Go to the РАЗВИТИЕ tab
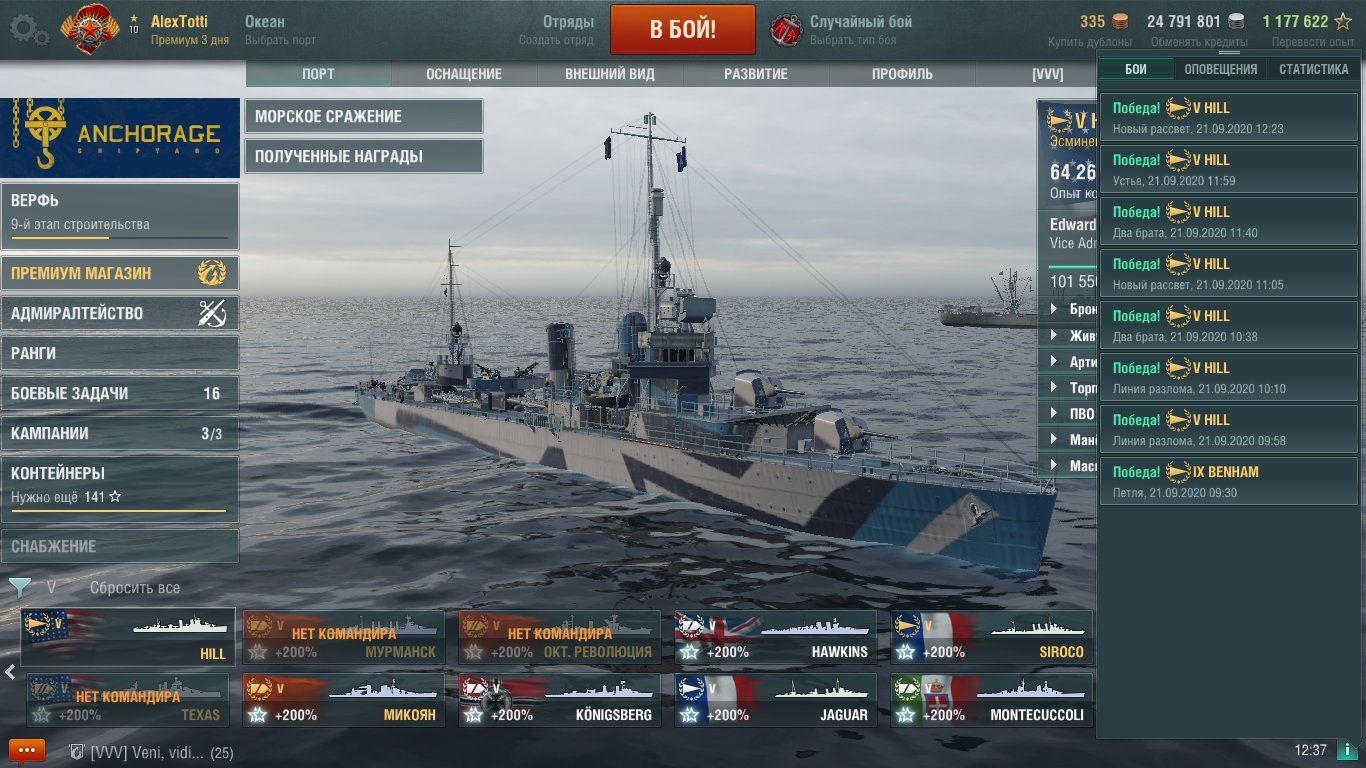This screenshot has height=768, width=1366. coord(756,74)
